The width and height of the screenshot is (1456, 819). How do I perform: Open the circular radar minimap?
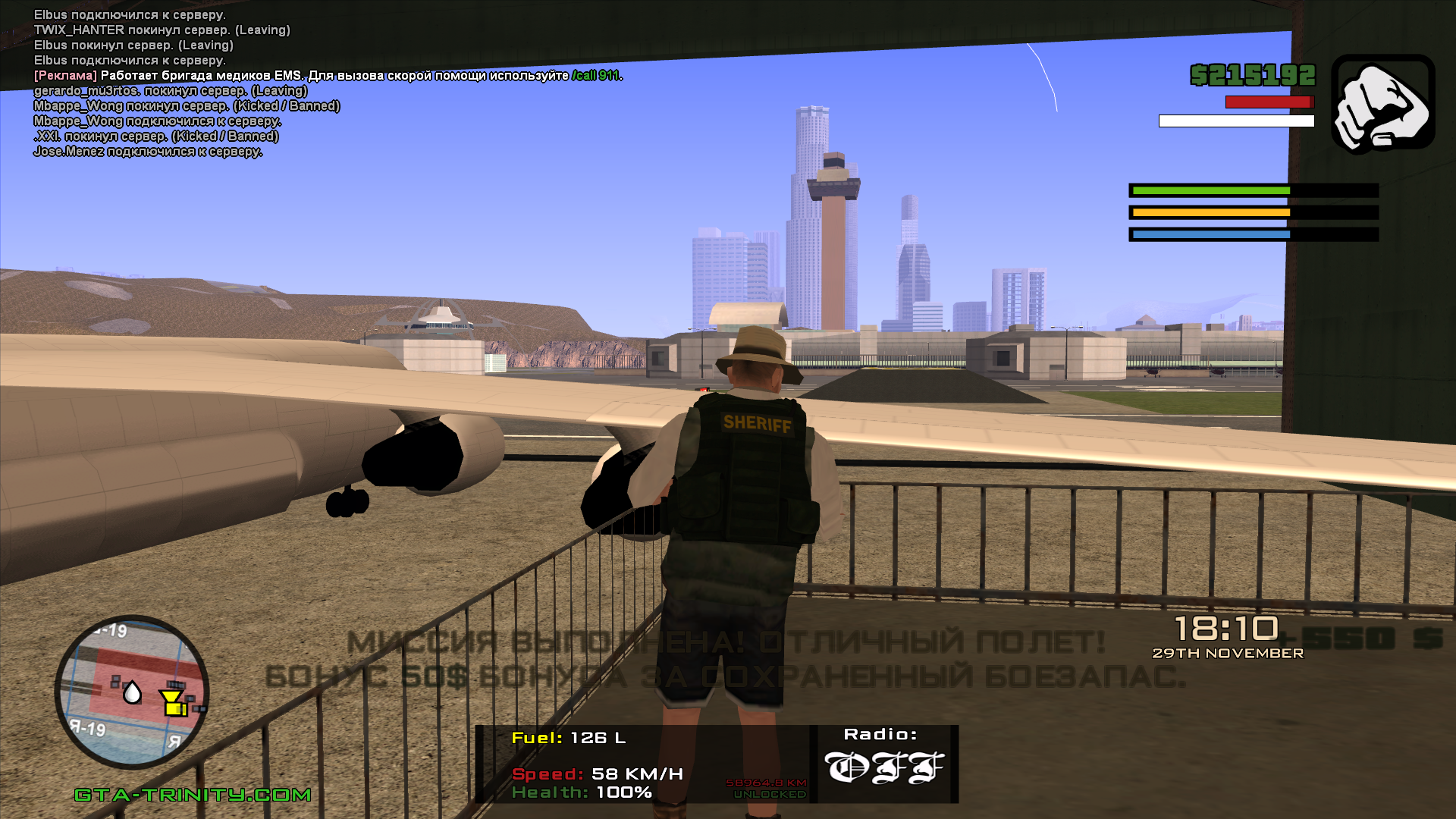pos(132,692)
